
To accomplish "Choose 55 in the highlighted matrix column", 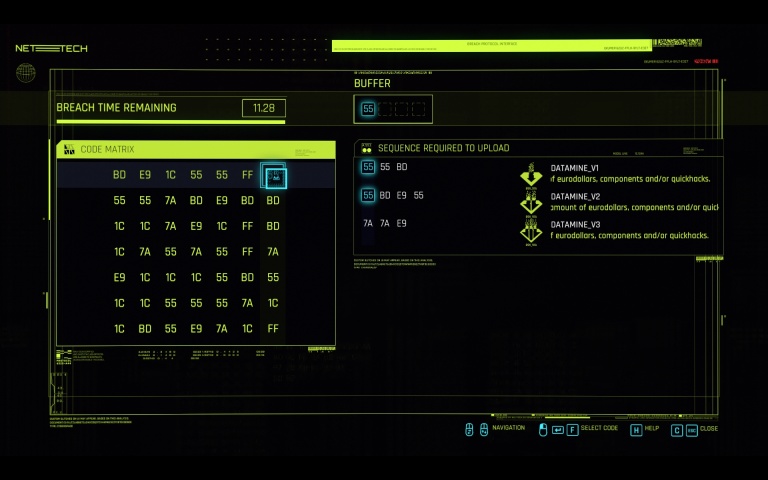I will coord(273,277).
